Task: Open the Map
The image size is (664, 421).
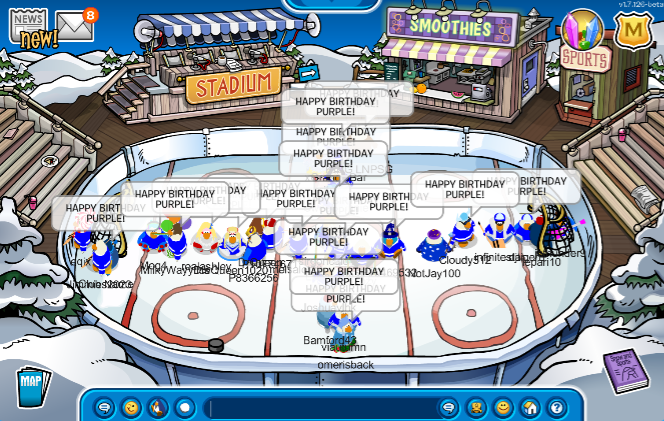Action: coord(33,385)
